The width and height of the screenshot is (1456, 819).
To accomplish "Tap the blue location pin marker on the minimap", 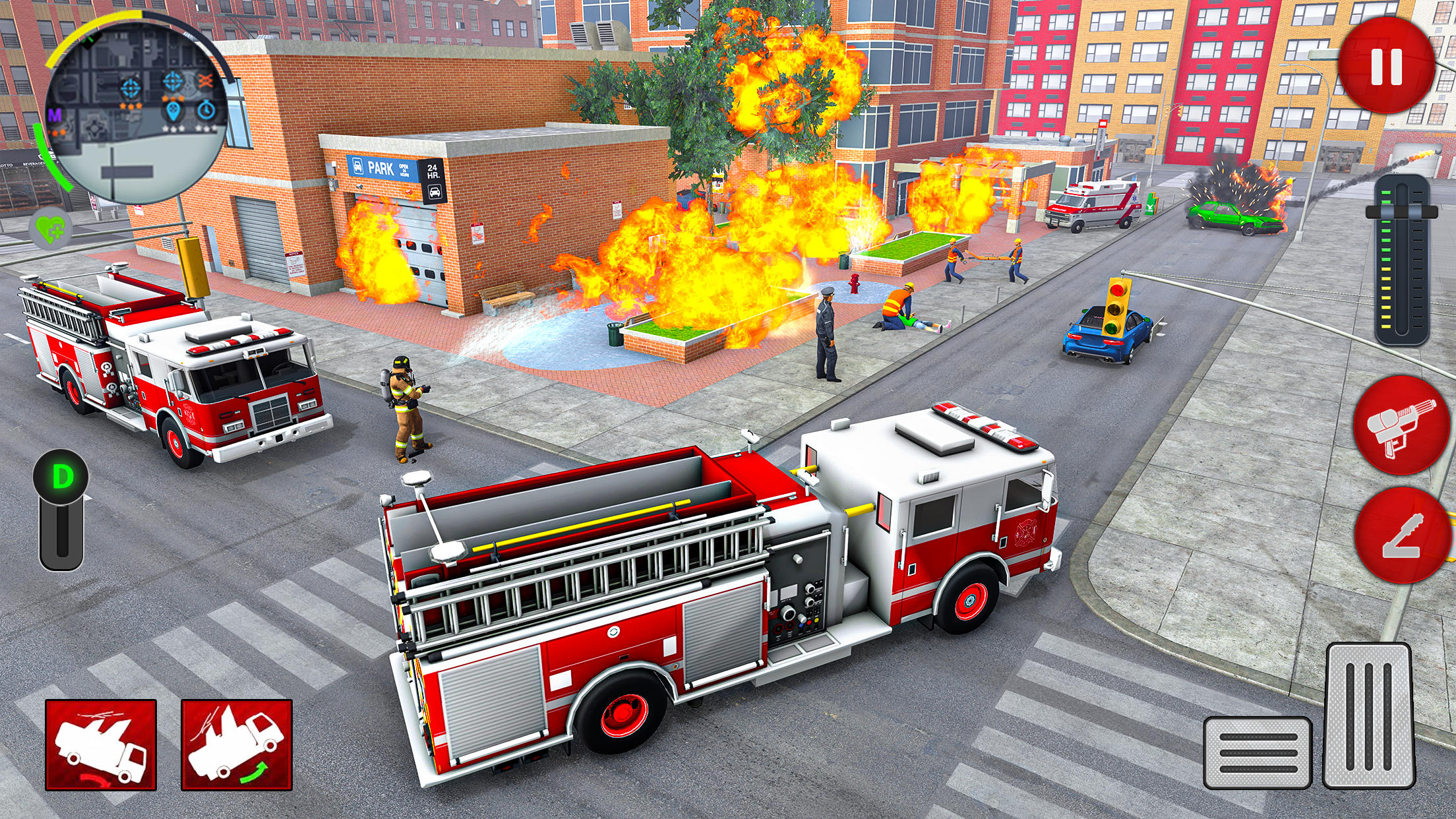I will (x=173, y=111).
